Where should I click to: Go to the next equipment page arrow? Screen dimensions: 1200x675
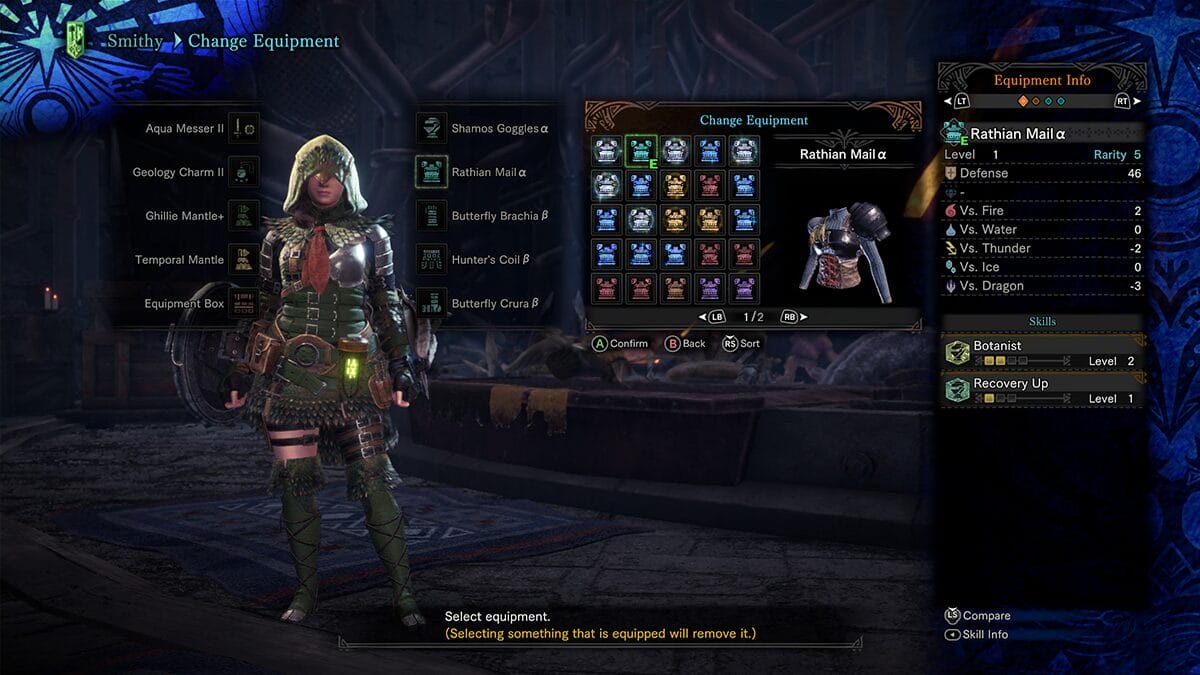[x=803, y=317]
